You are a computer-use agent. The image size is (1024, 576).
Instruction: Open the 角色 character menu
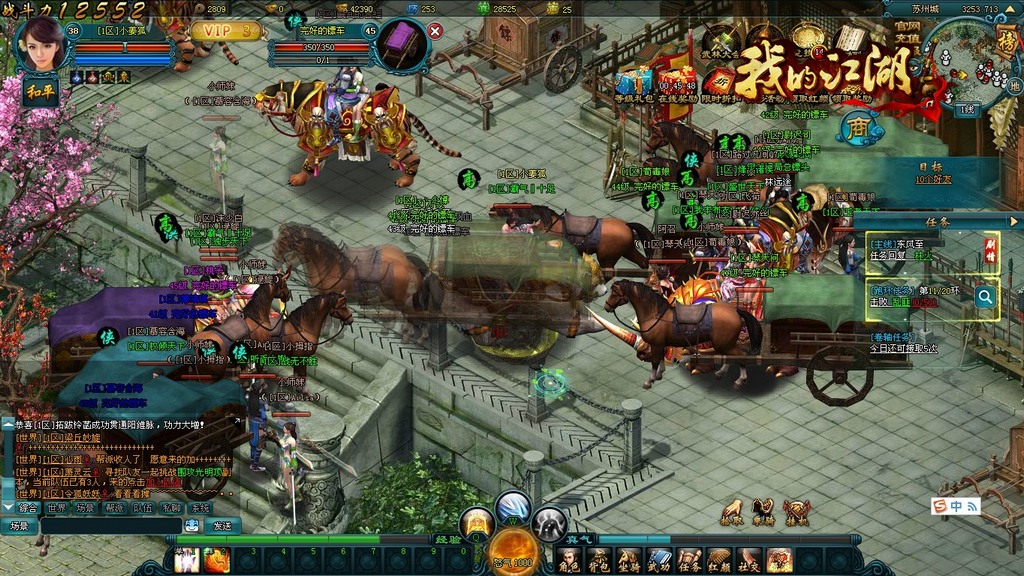point(570,560)
